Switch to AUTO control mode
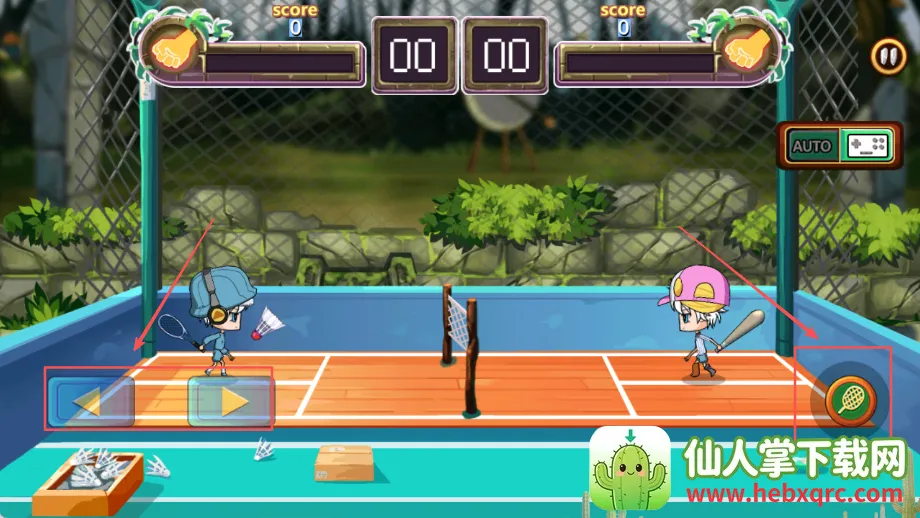Image resolution: width=920 pixels, height=518 pixels. (811, 146)
